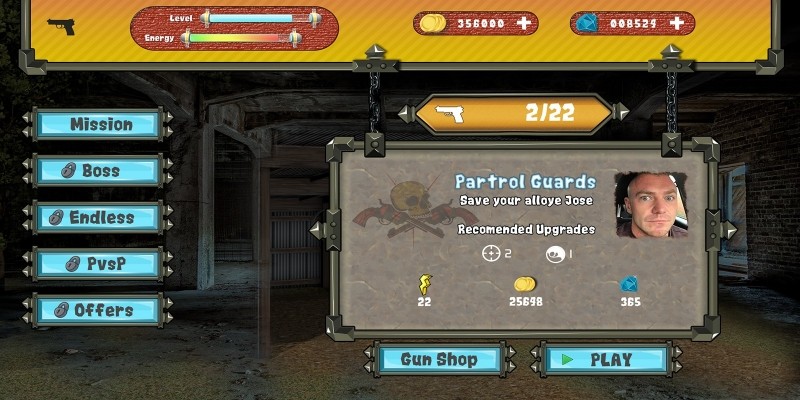The height and width of the screenshot is (400, 800).
Task: Open the Gun Shop
Action: (x=439, y=359)
